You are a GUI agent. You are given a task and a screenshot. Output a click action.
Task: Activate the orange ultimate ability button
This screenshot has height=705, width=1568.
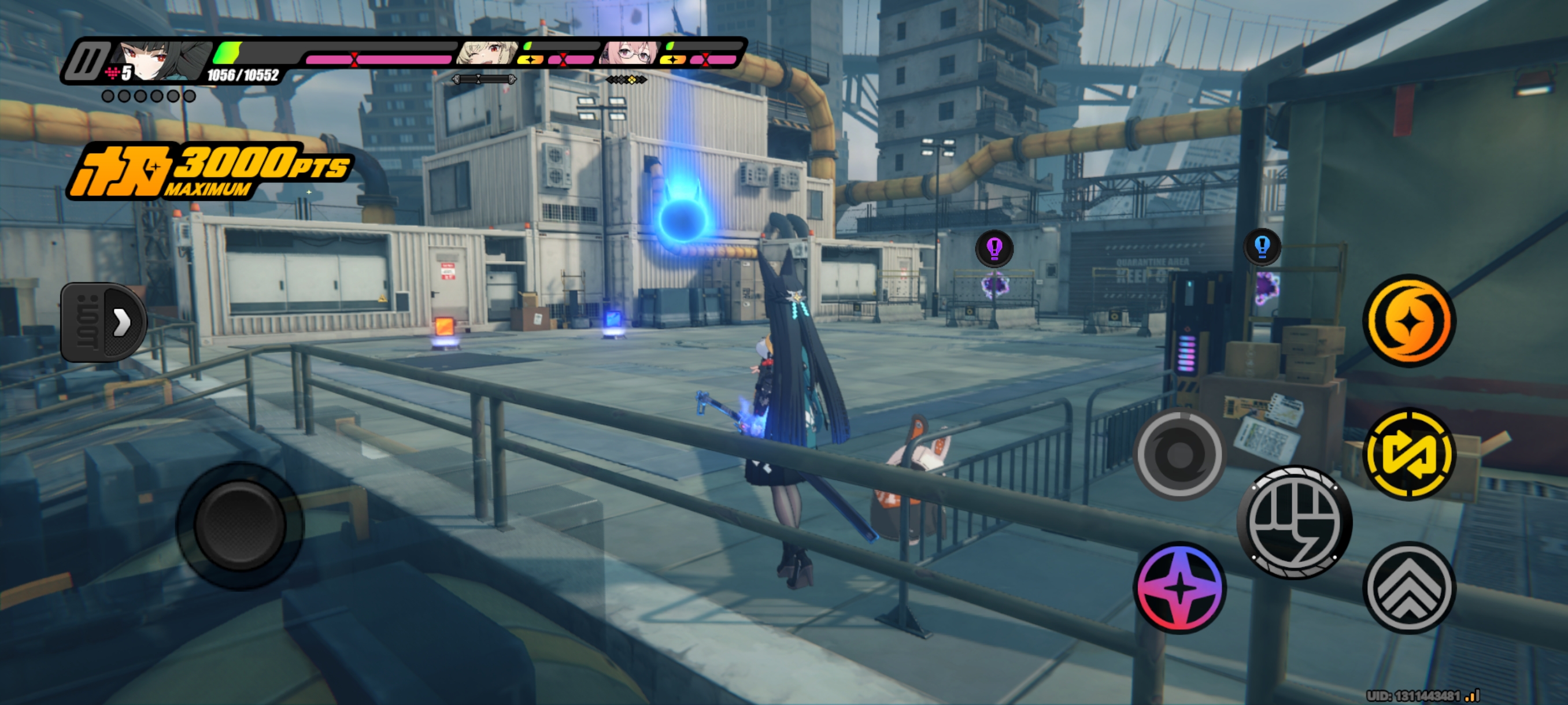coord(1408,321)
